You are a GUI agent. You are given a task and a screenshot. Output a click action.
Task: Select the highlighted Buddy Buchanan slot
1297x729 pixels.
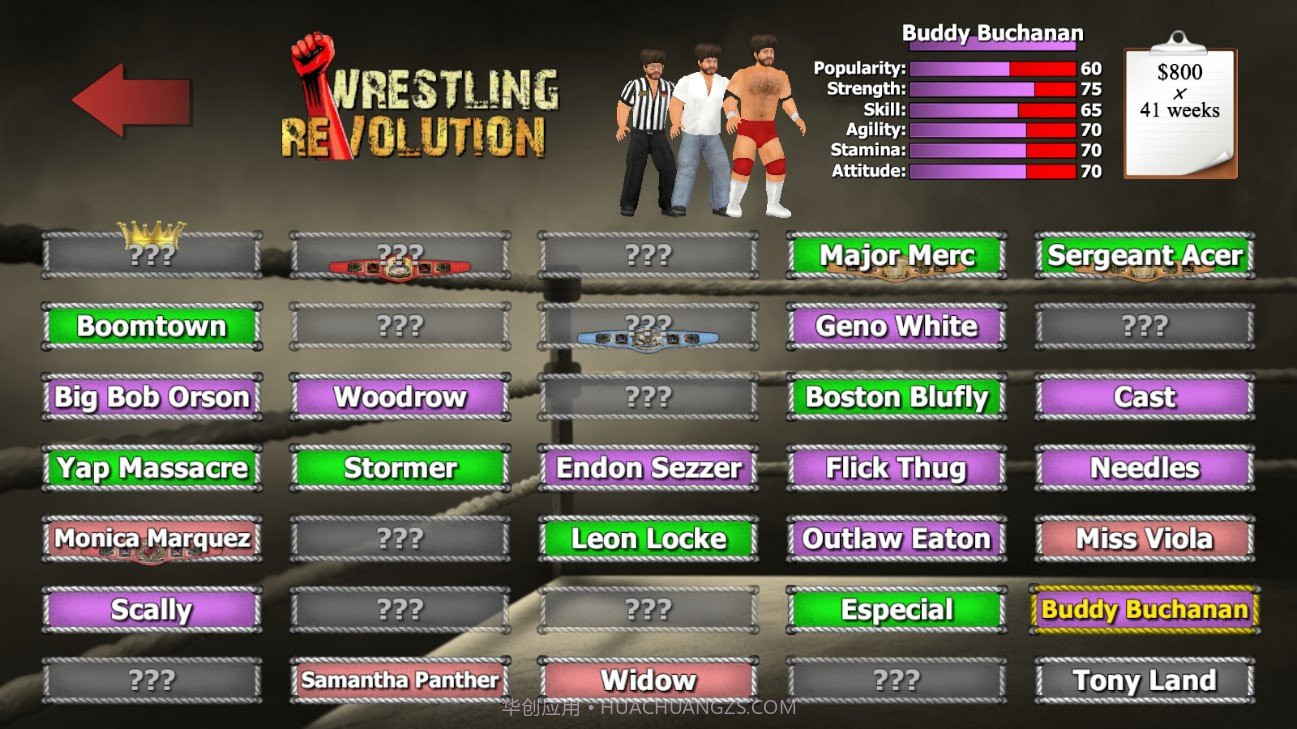tap(1144, 610)
